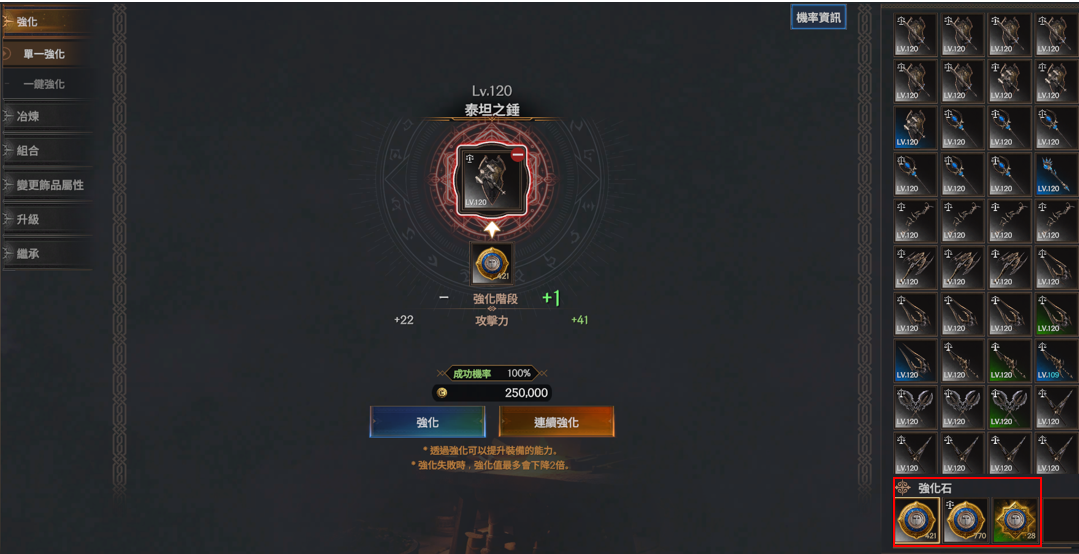Start 連續強化 continuous enhancement

click(x=557, y=422)
